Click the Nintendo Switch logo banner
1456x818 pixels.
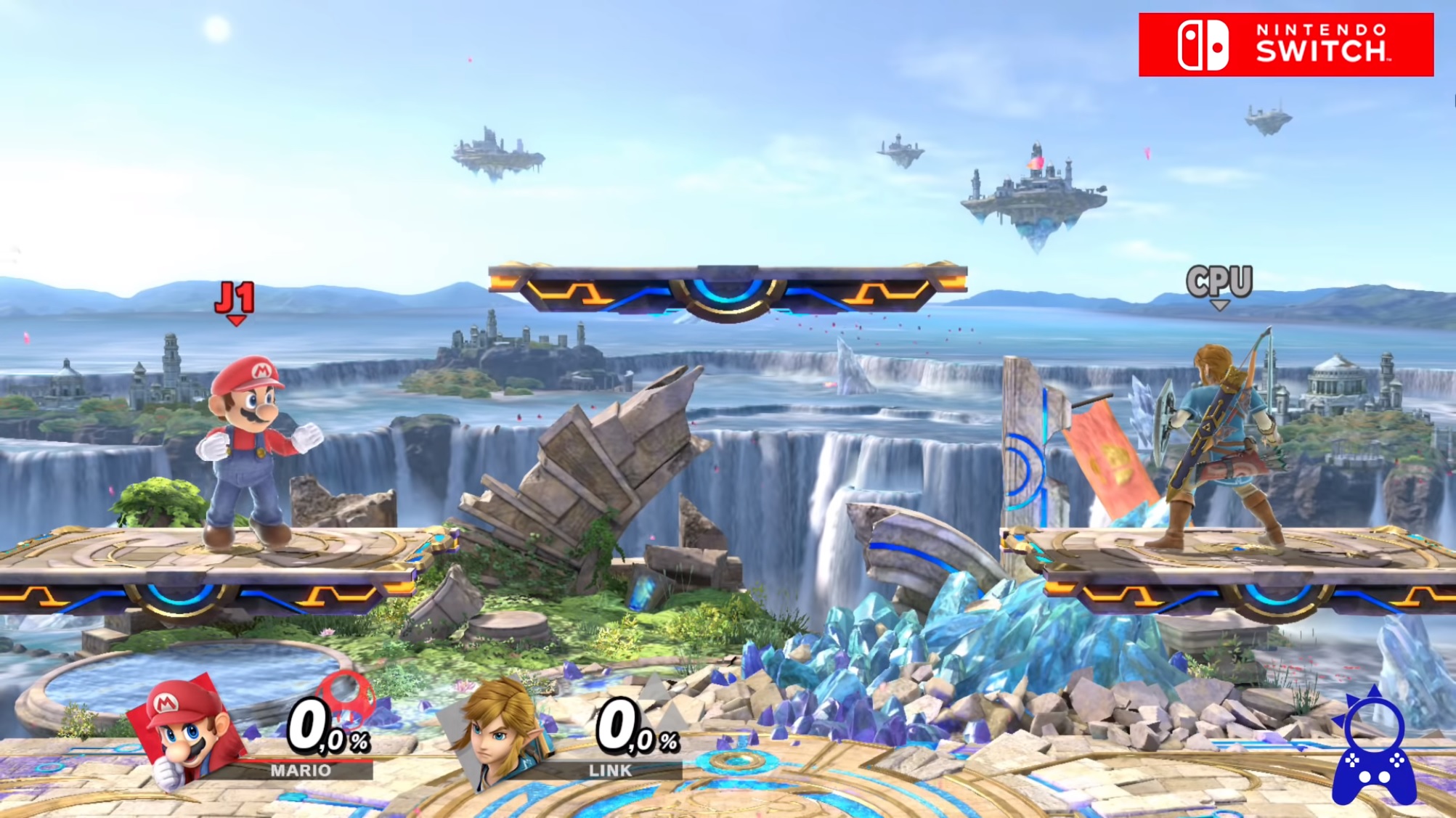[x=1285, y=44]
